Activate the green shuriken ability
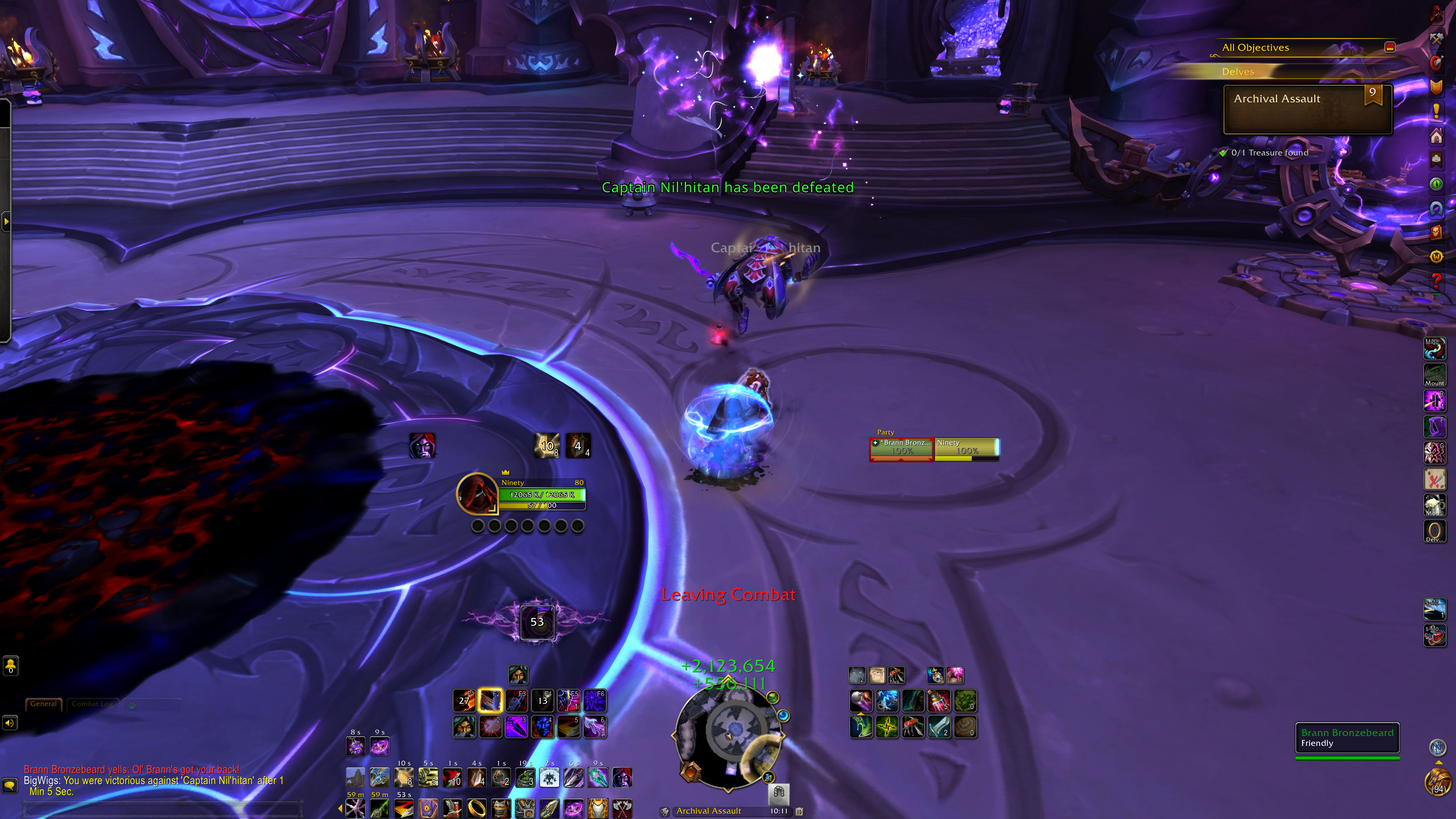Viewport: 1456px width, 819px height. coord(887,727)
